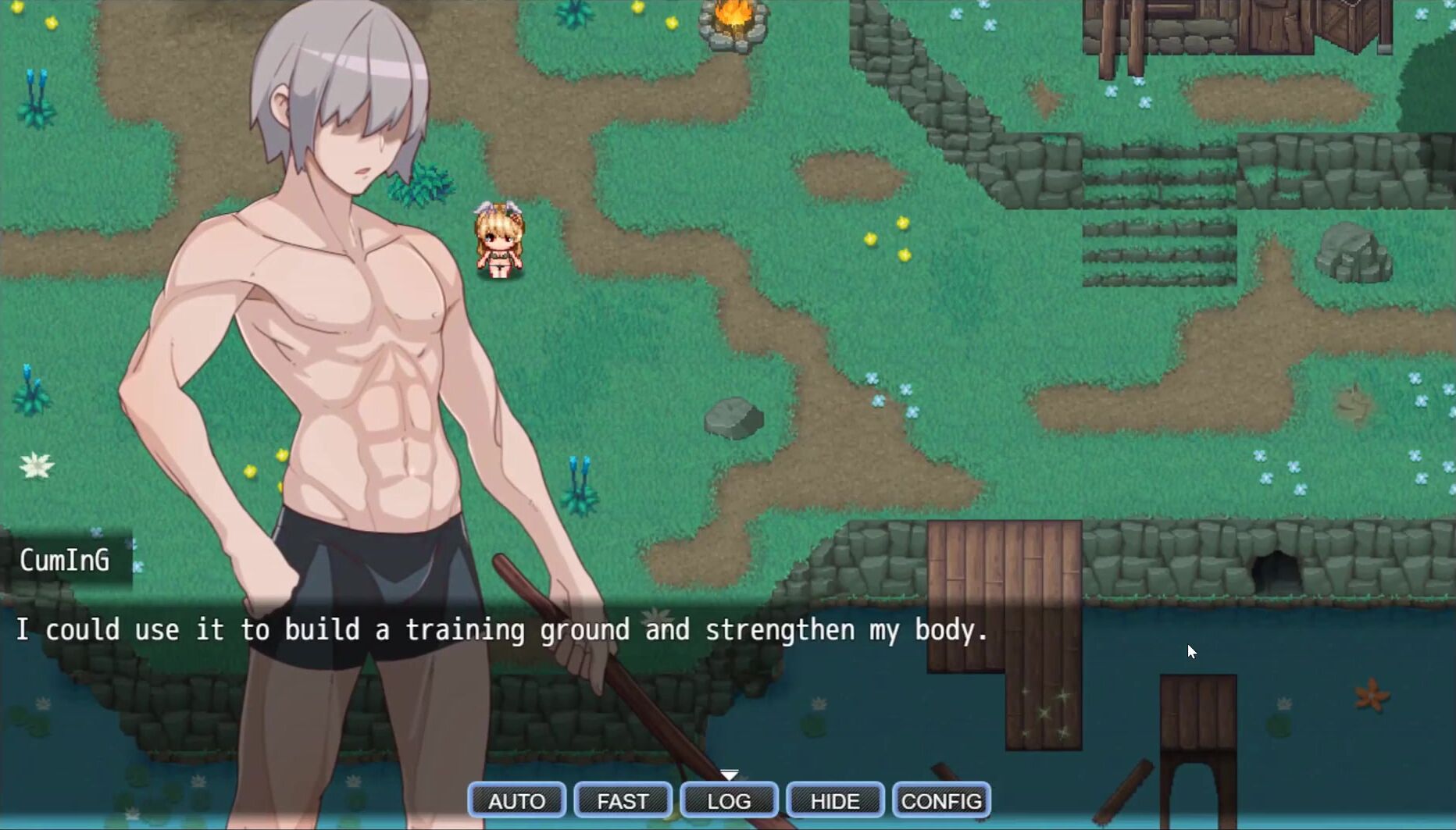The width and height of the screenshot is (1456, 830).
Task: Advance dialogue via the white arrow indicator
Action: [x=729, y=775]
